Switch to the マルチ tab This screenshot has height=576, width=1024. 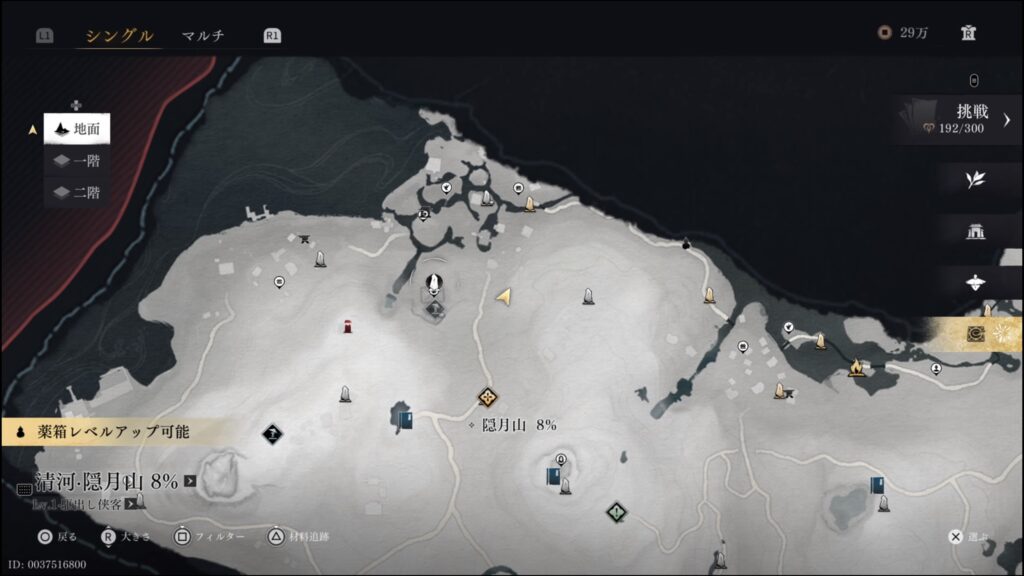[x=203, y=36]
